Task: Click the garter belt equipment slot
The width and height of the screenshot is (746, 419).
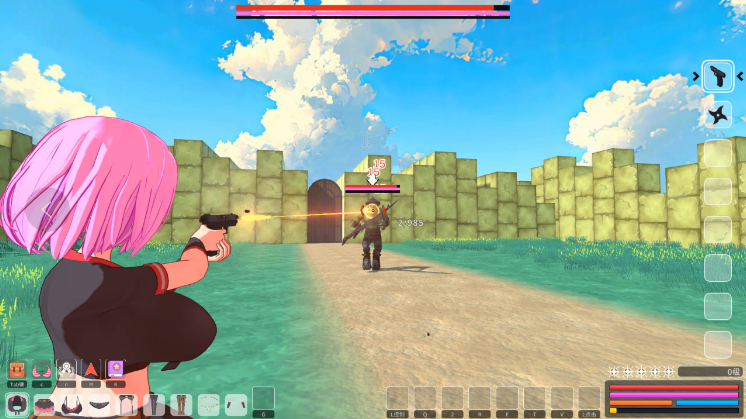Action: click(126, 405)
